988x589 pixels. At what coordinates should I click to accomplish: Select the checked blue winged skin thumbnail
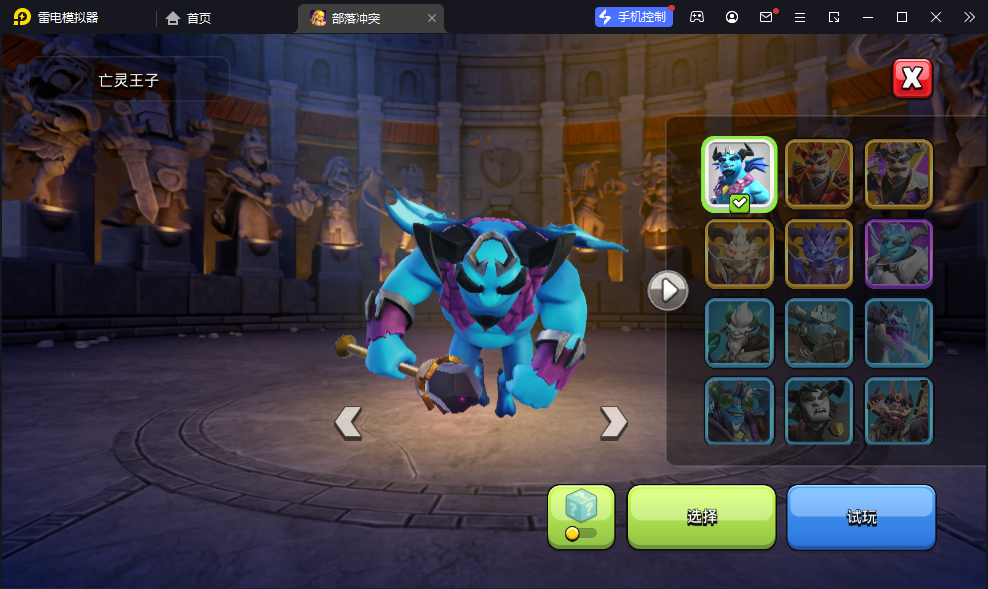pyautogui.click(x=739, y=174)
